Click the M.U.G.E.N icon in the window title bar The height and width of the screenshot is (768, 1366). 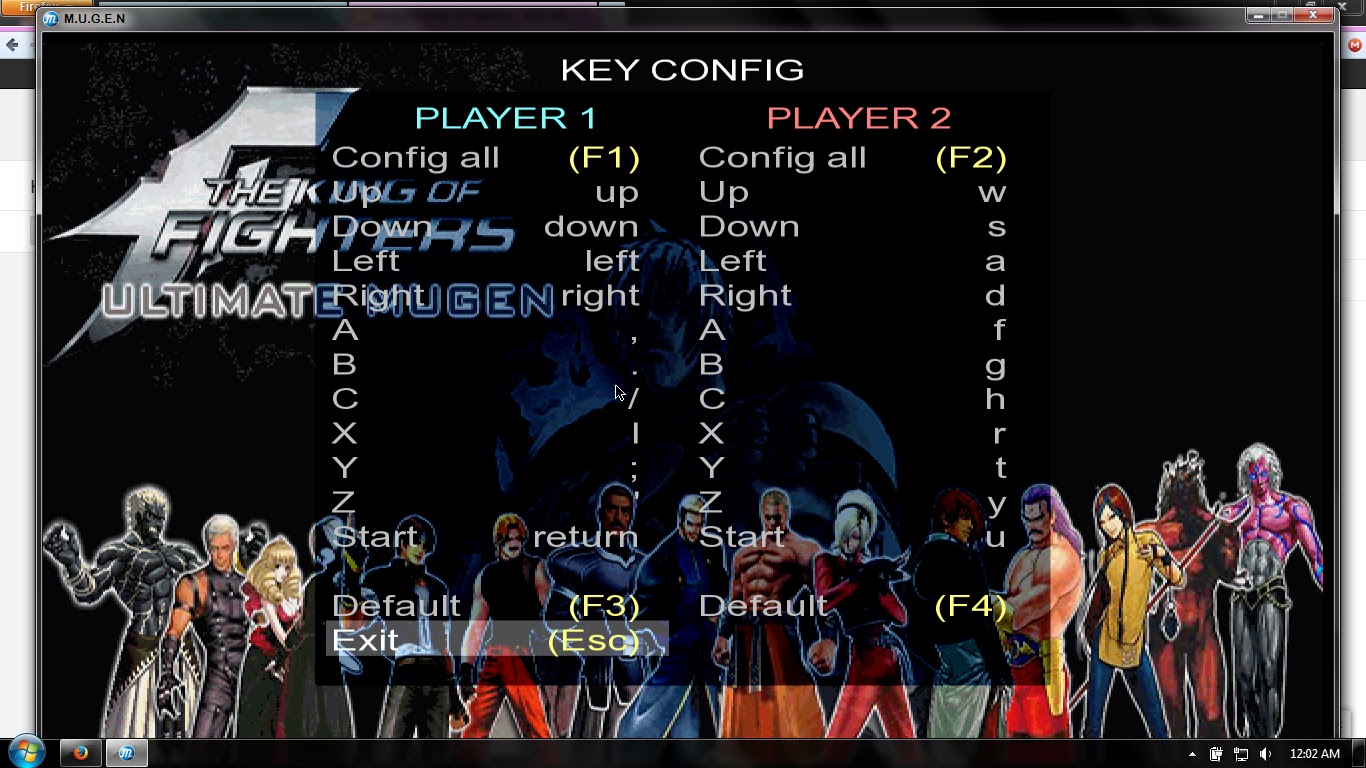click(51, 17)
